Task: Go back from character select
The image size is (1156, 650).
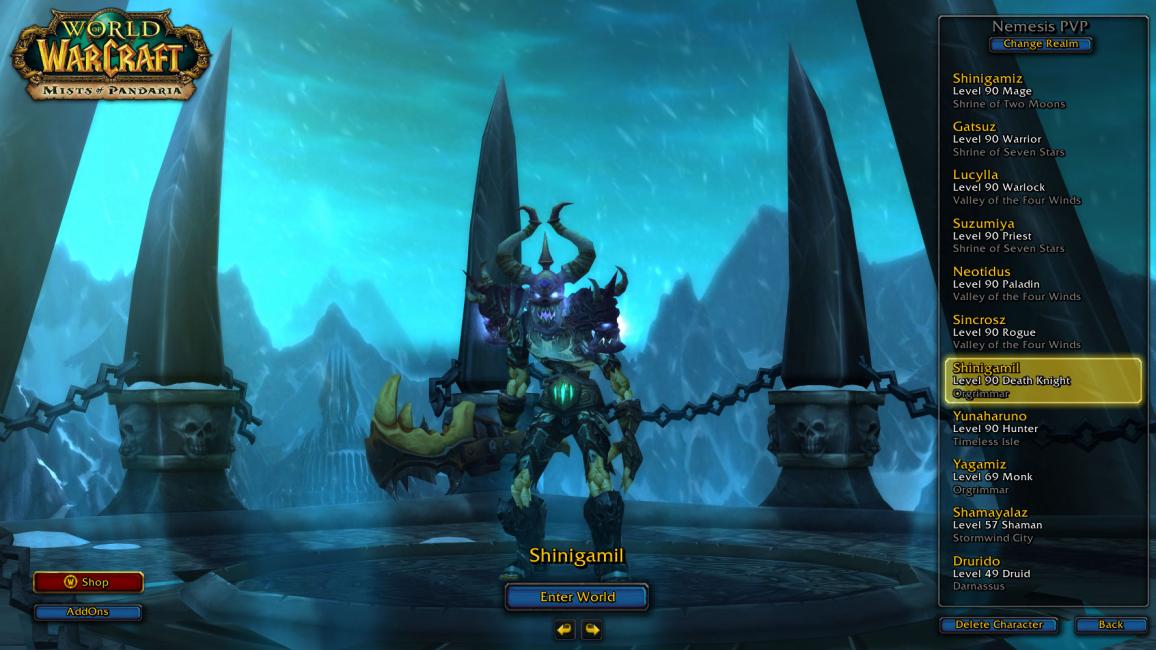Action: 1110,625
